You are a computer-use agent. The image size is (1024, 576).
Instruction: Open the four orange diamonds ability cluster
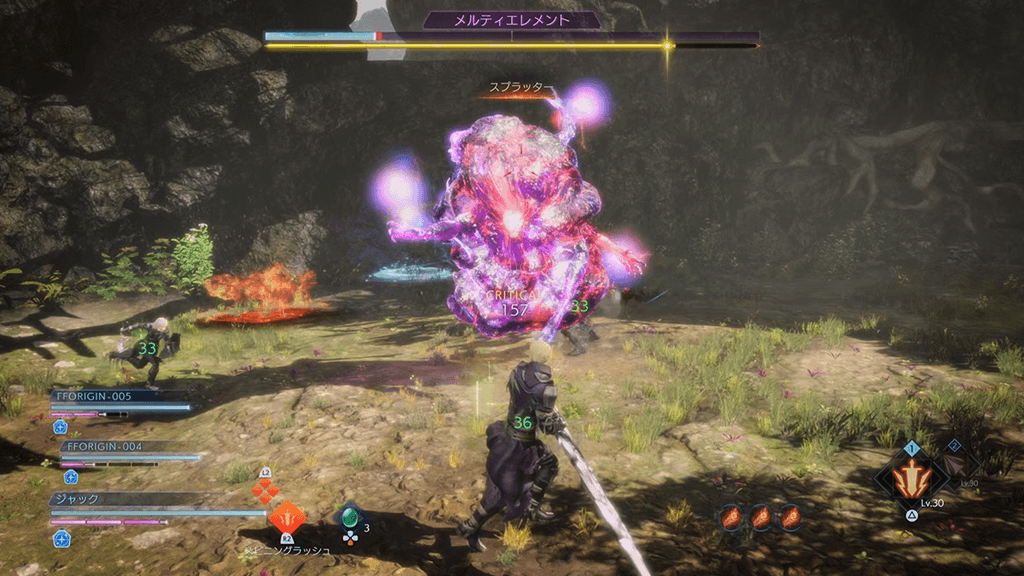tap(264, 490)
